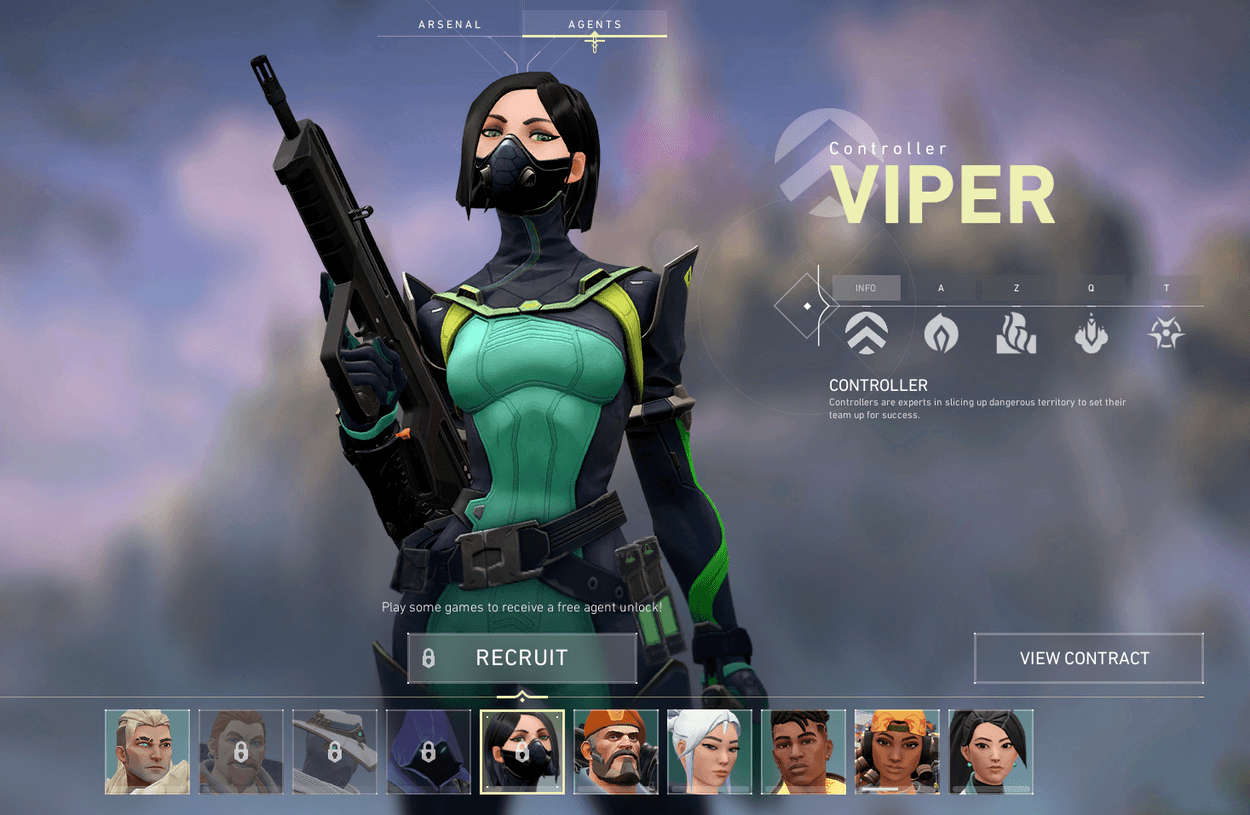Click the highlighted Viper portrait
The height and width of the screenshot is (815, 1250).
tap(522, 752)
